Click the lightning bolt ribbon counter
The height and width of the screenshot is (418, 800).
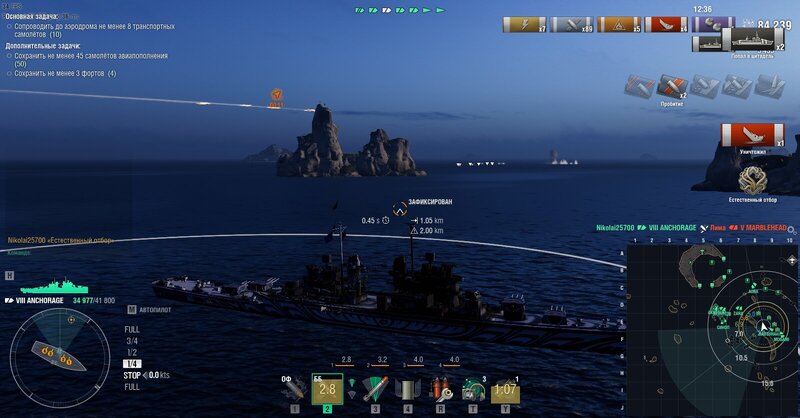524,25
